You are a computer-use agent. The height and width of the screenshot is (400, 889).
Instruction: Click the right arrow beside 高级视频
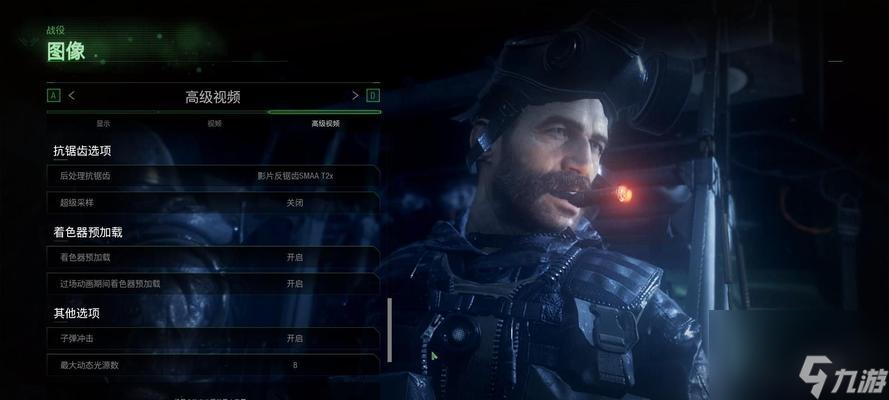tap(355, 96)
